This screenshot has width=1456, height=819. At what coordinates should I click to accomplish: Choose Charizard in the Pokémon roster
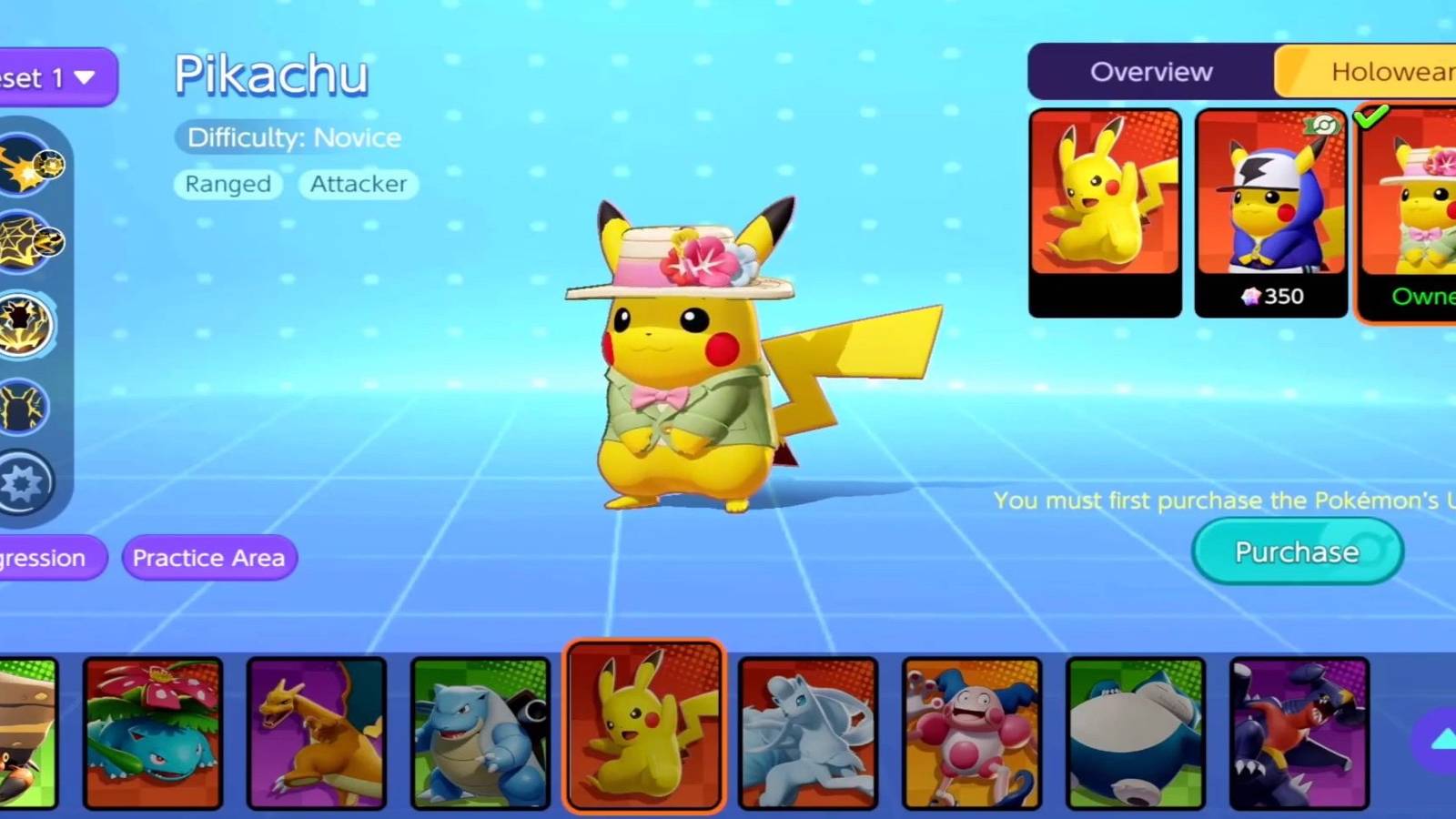point(317,733)
